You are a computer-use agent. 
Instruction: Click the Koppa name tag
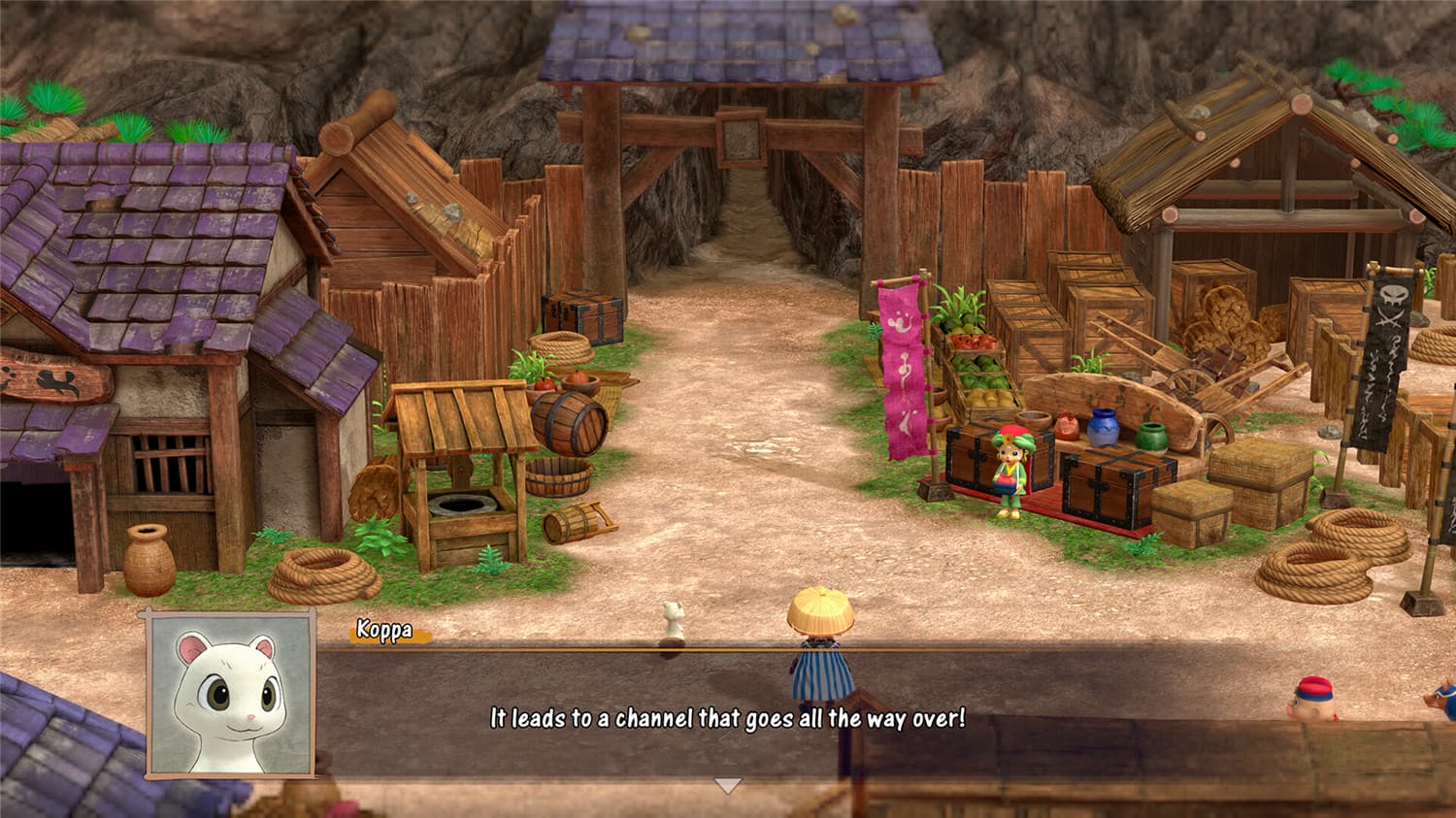(386, 628)
